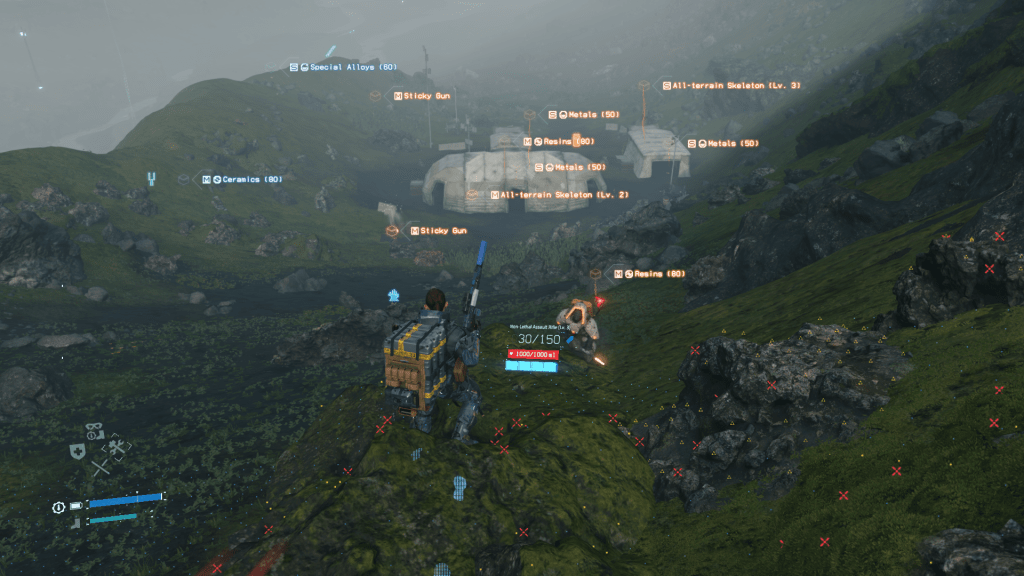This screenshot has width=1024, height=576.
Task: Open the medical shield item shortcut
Action: (77, 452)
